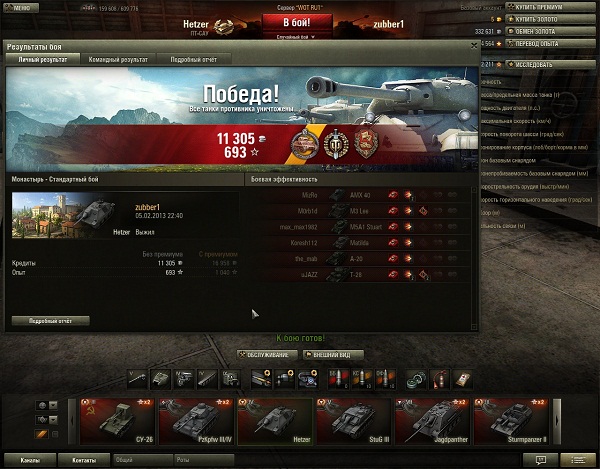
Task: Click the Подробный отчет button
Action: [x=51, y=321]
